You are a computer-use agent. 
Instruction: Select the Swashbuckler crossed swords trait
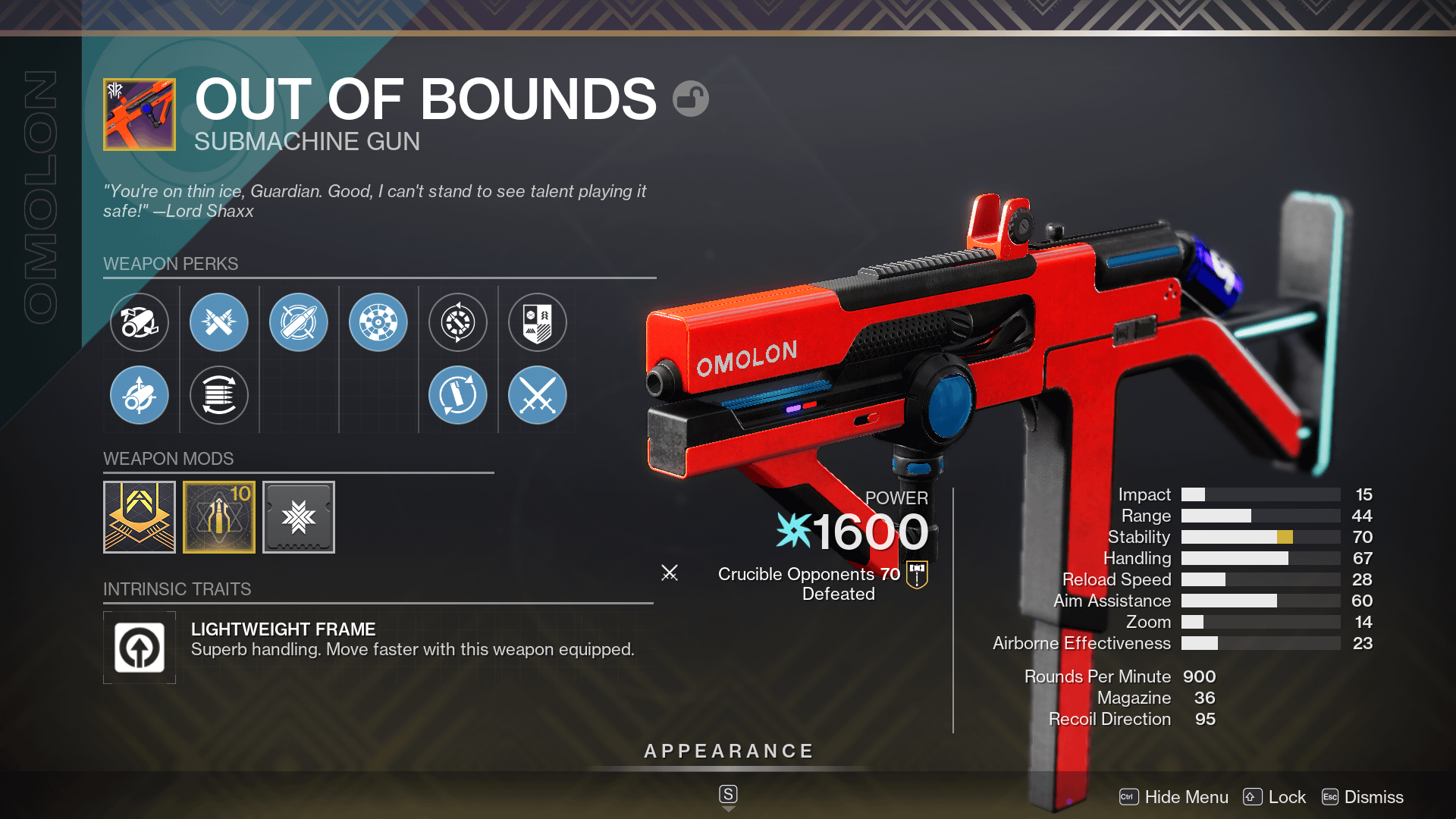536,395
